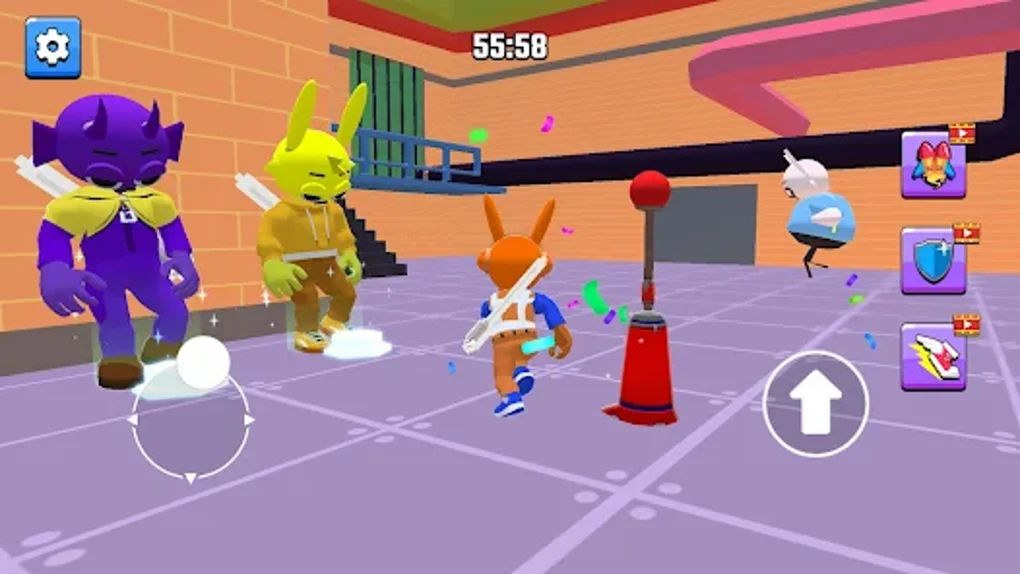Screen dimensions: 1020x574
Task: Tap the up-arrow jump button
Action: click(815, 403)
